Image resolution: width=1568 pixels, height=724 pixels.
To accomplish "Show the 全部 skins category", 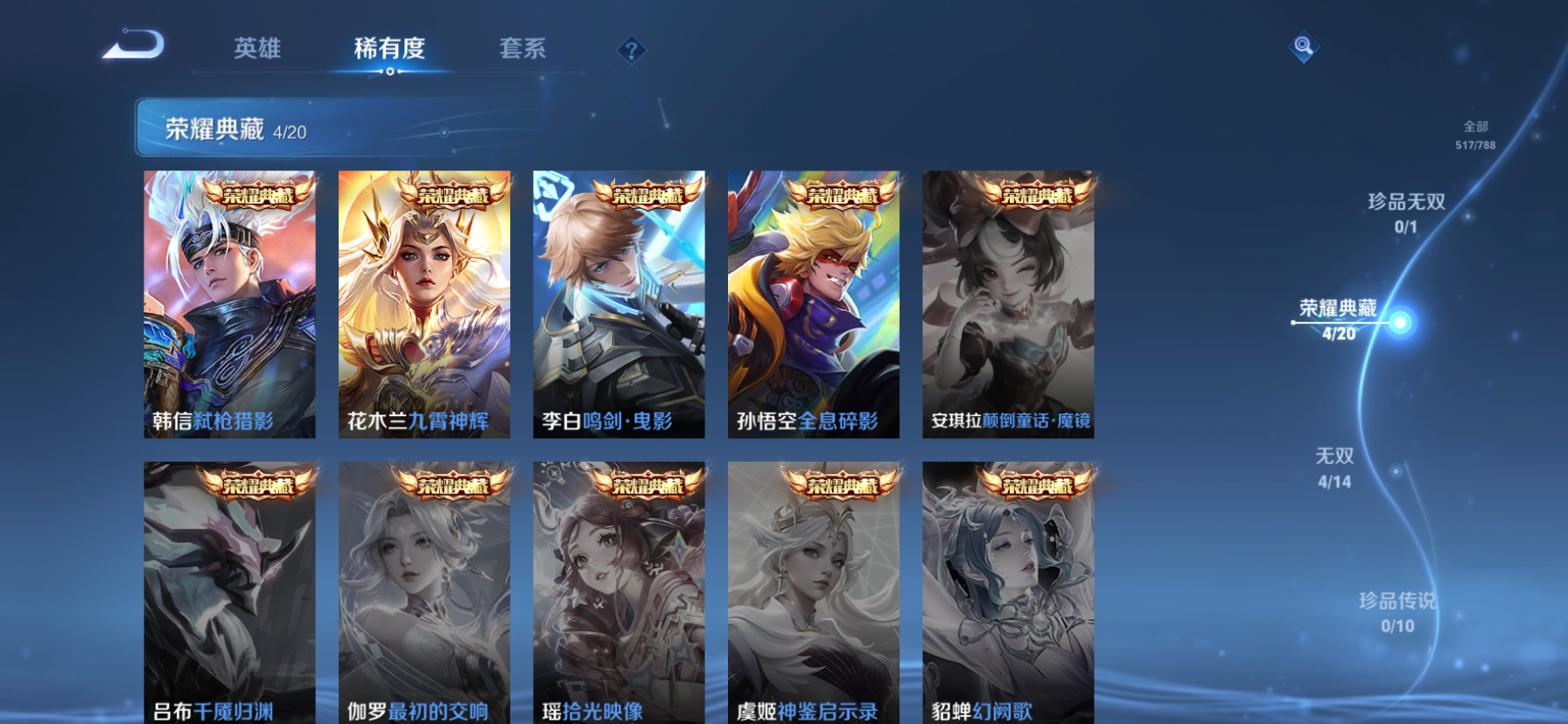I will click(1475, 135).
